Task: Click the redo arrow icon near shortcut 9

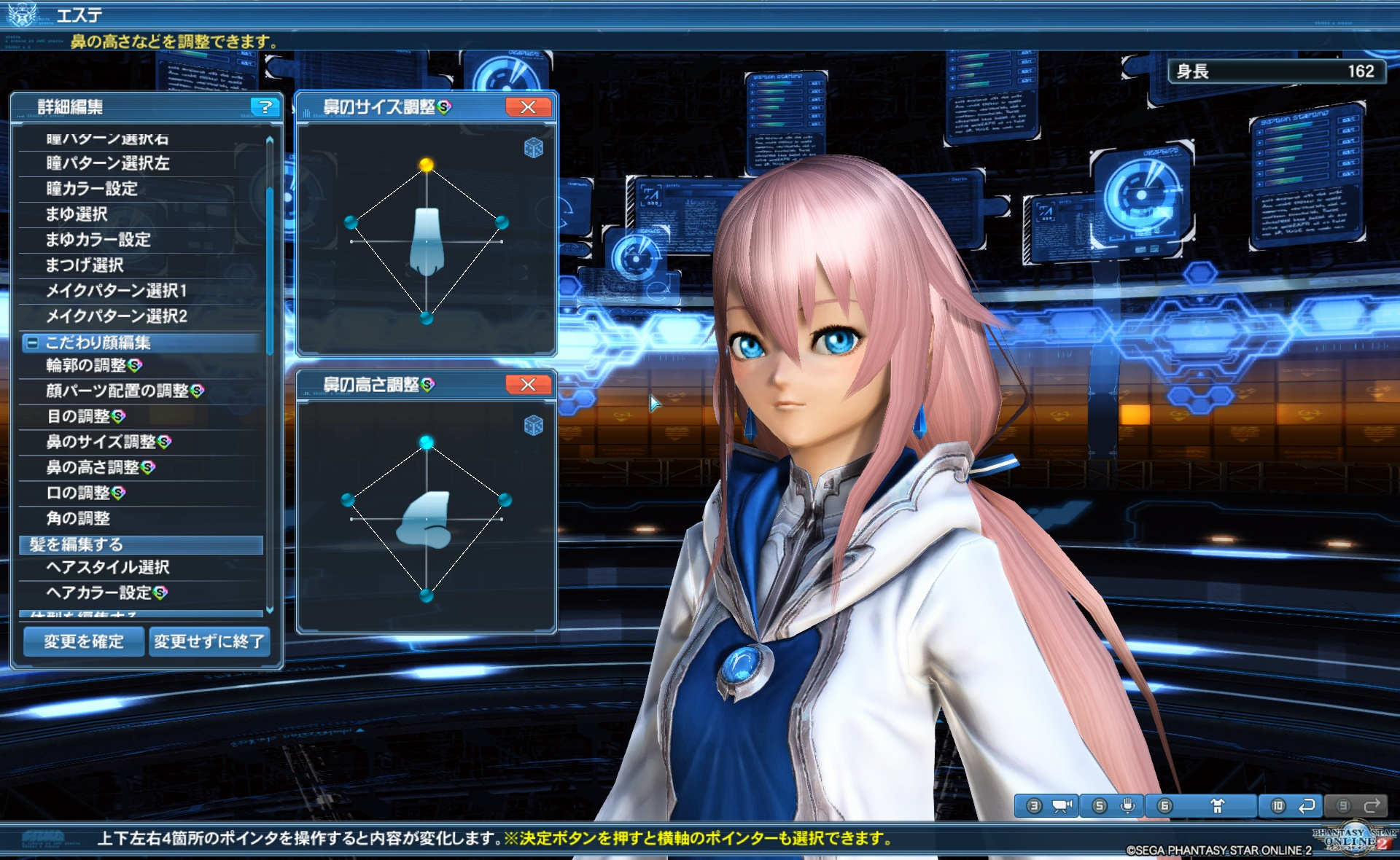Action: 1374,805
